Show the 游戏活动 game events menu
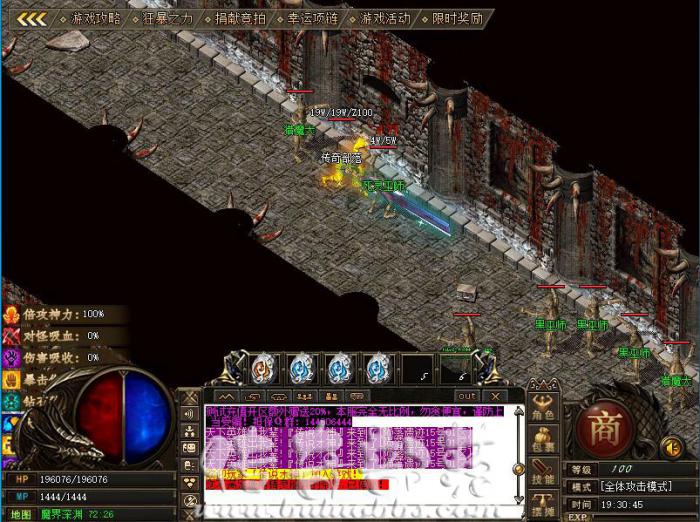Screen dimensions: 700x522 (x=385, y=18)
